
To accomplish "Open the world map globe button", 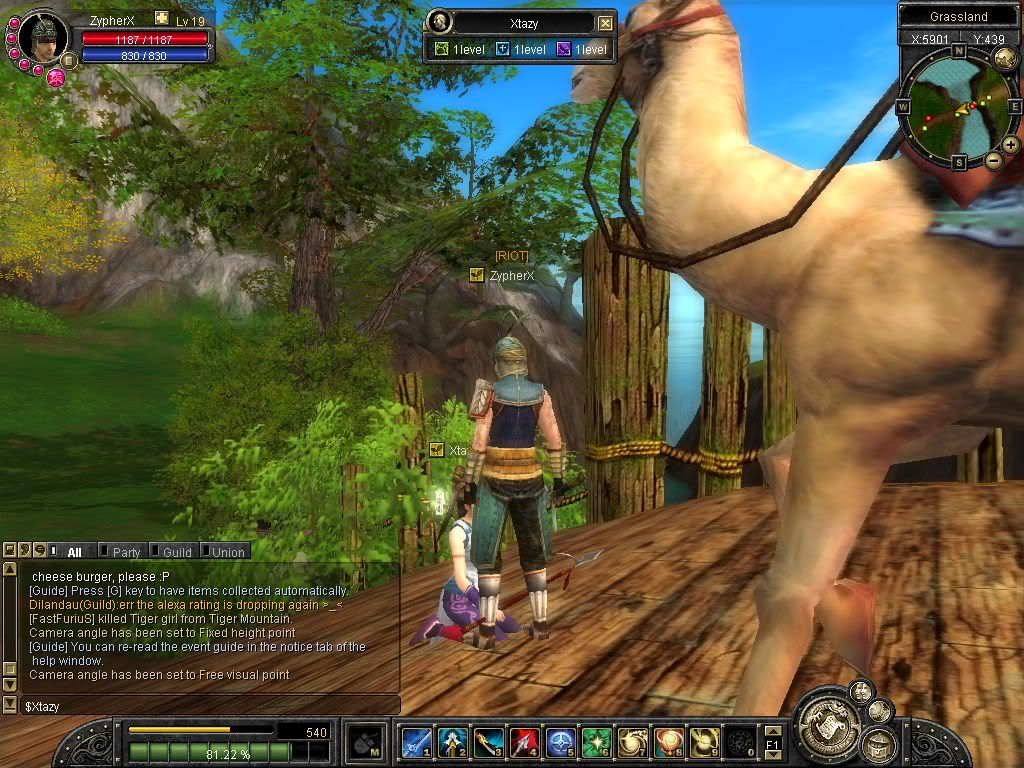I will pos(1005,59).
